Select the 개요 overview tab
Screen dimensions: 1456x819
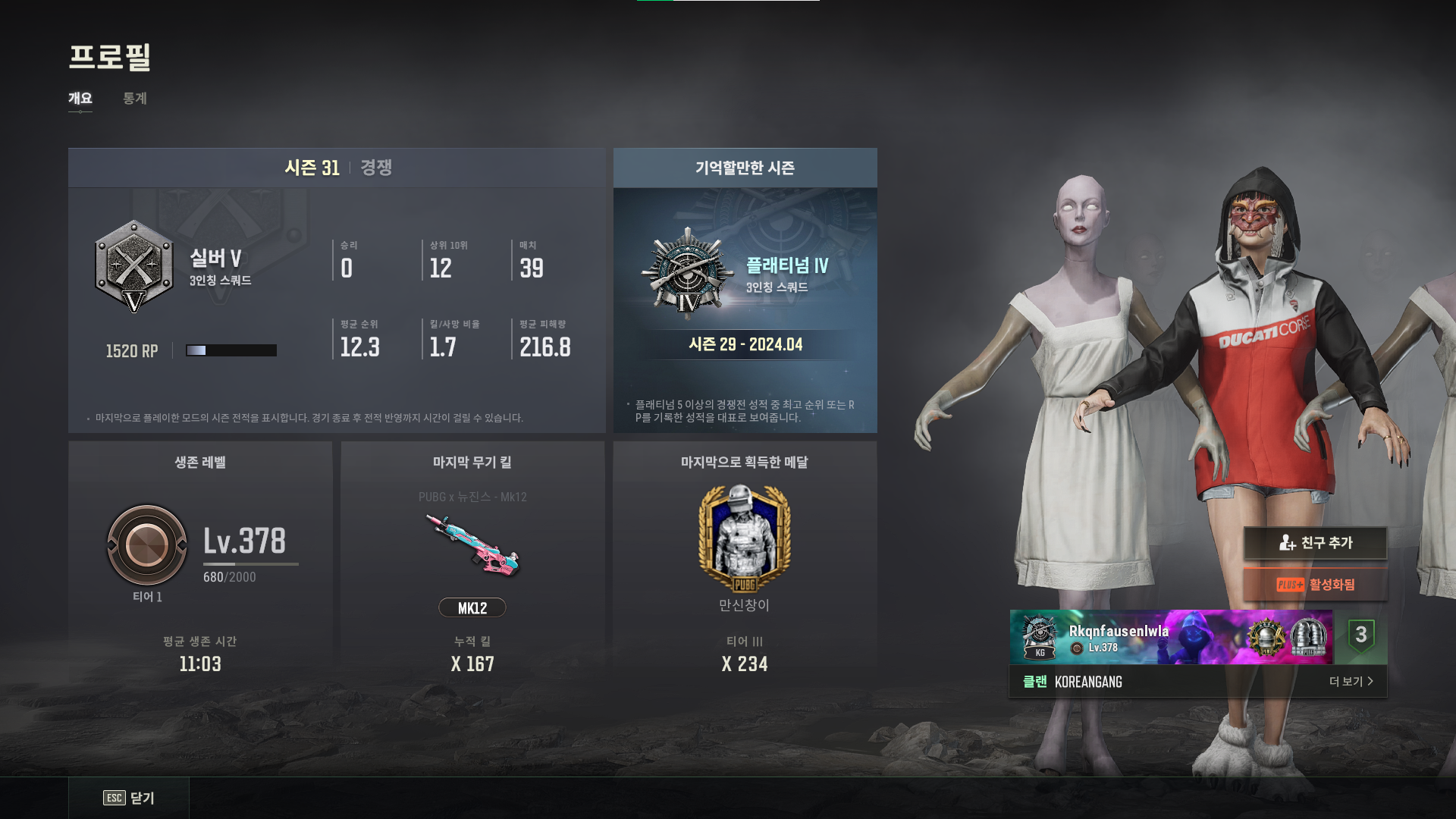click(80, 99)
